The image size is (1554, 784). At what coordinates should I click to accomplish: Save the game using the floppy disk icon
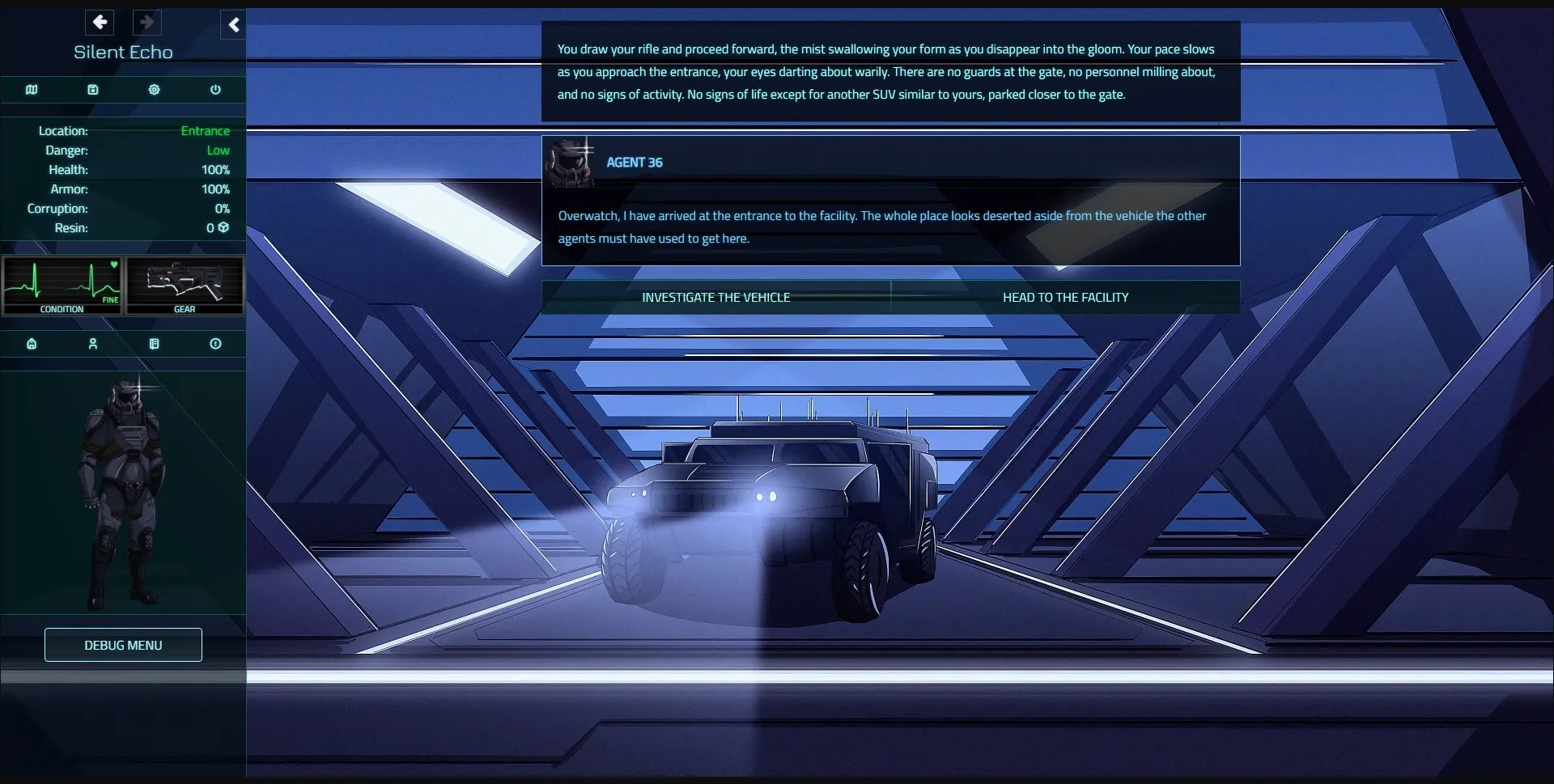coord(92,89)
